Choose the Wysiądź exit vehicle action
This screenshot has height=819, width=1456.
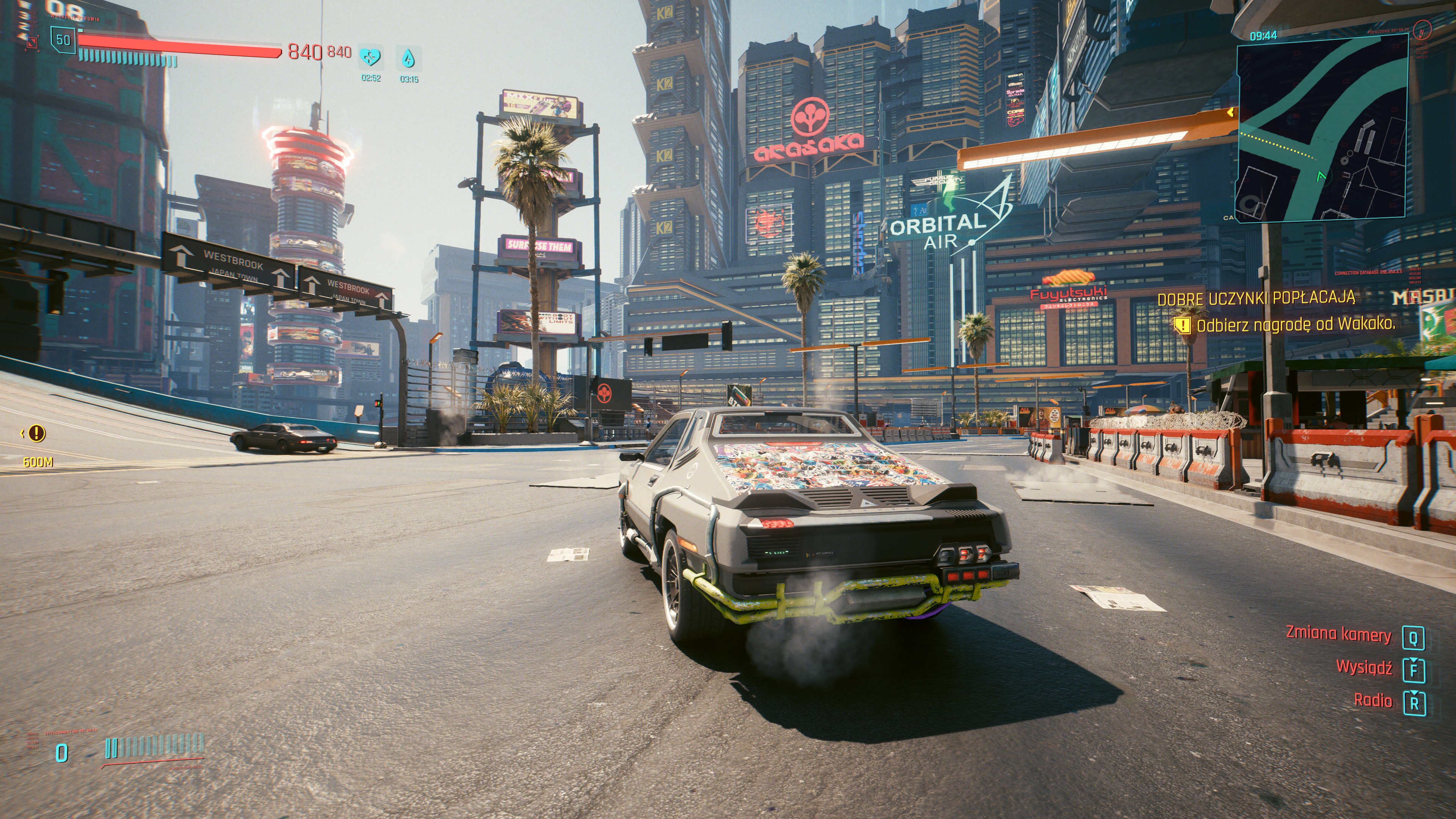pyautogui.click(x=1363, y=667)
